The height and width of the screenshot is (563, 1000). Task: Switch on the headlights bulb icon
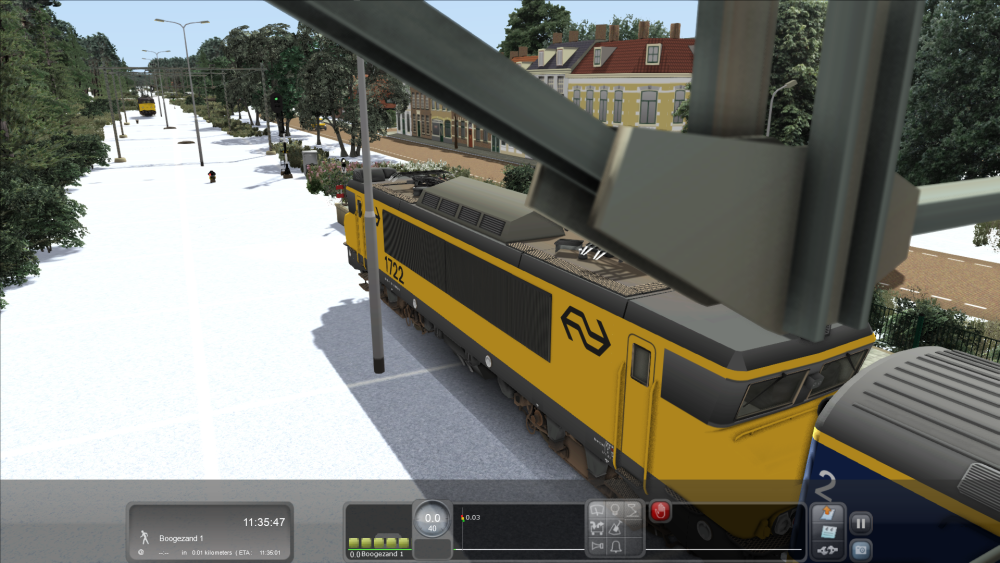coord(616,511)
